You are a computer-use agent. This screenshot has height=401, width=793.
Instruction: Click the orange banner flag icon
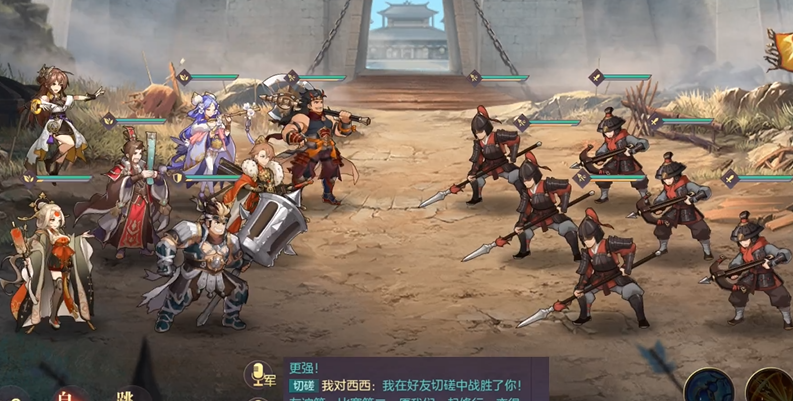780,48
